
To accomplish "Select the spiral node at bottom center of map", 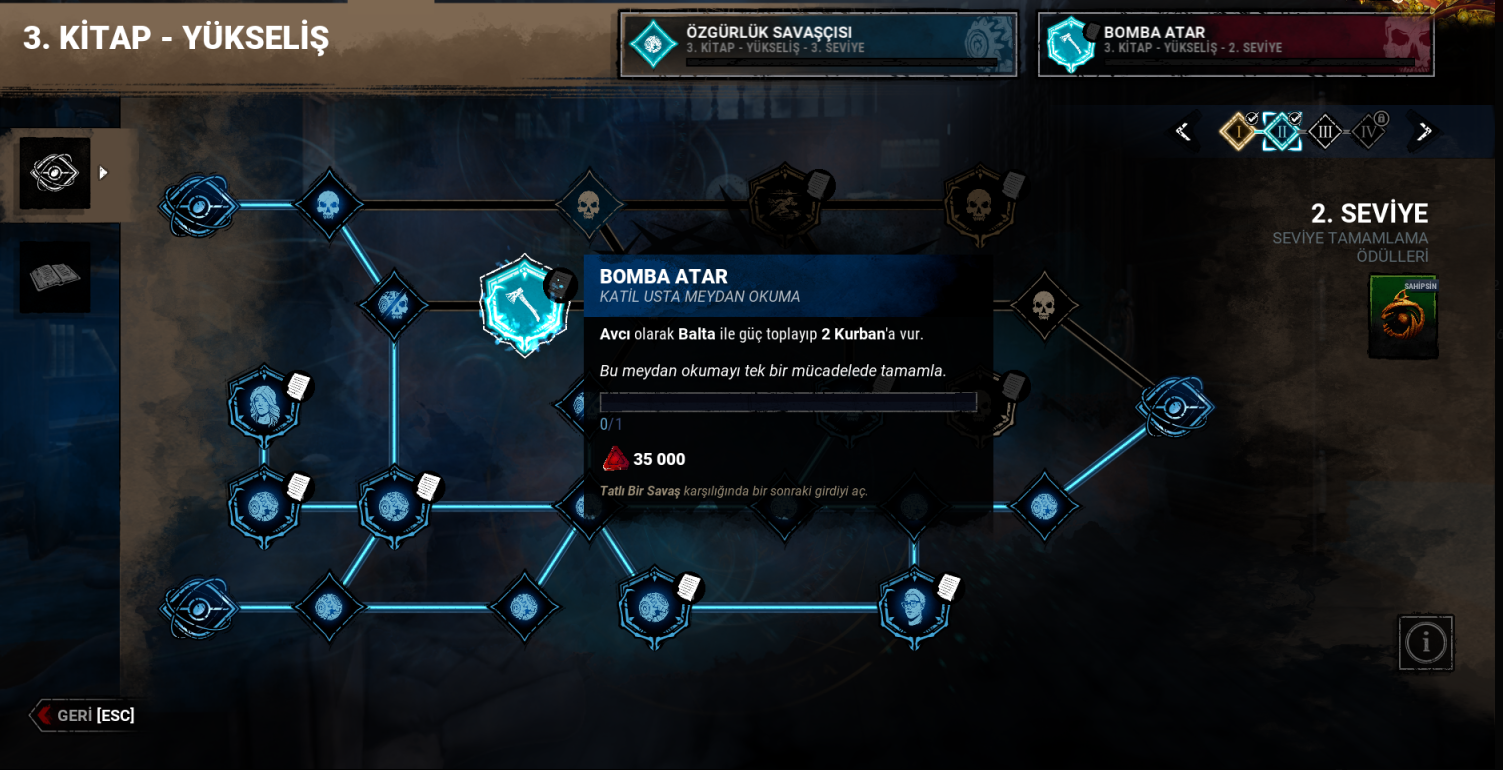I will click(x=655, y=607).
